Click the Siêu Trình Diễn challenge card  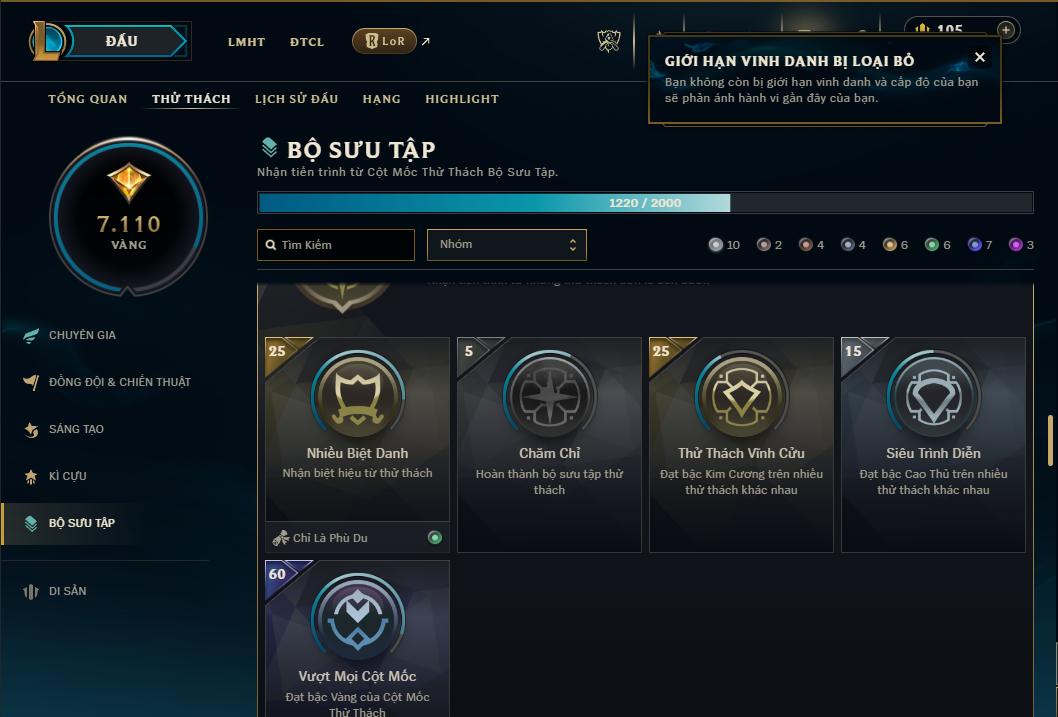[x=933, y=444]
